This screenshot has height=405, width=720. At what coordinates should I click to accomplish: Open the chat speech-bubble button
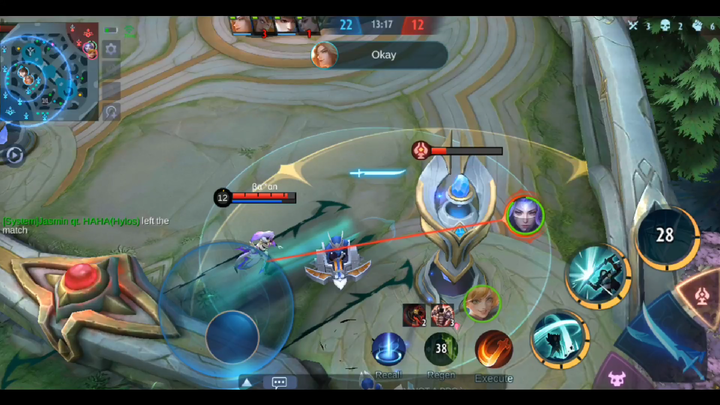click(x=279, y=382)
